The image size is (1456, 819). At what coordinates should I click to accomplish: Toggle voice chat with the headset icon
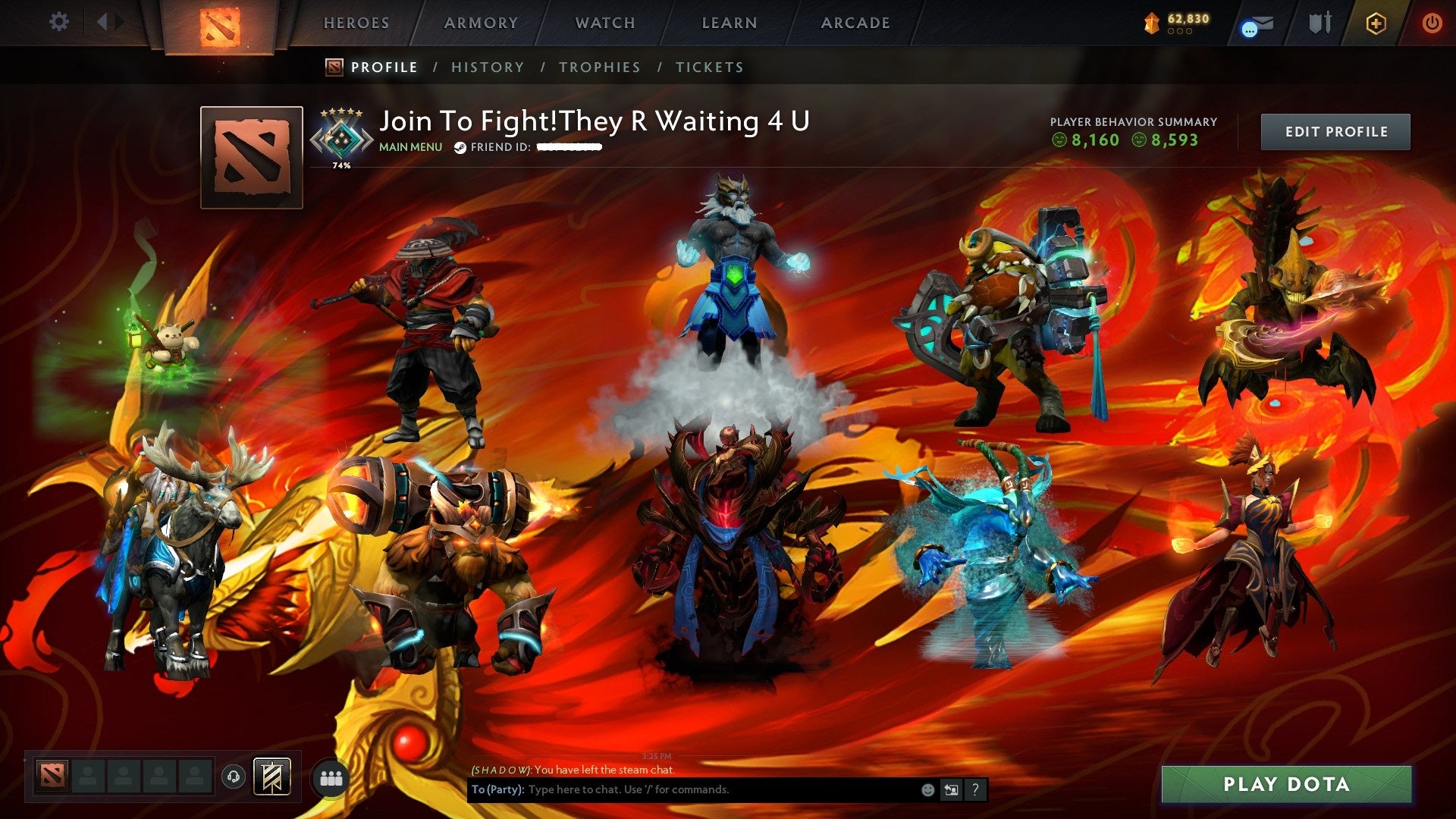[234, 775]
